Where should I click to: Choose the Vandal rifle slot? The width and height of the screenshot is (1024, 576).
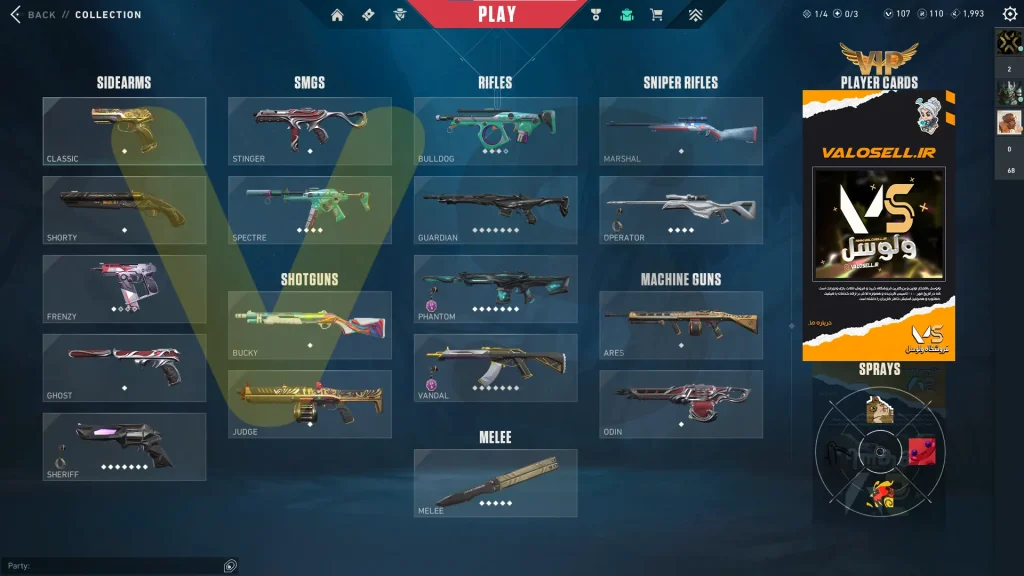click(x=495, y=368)
